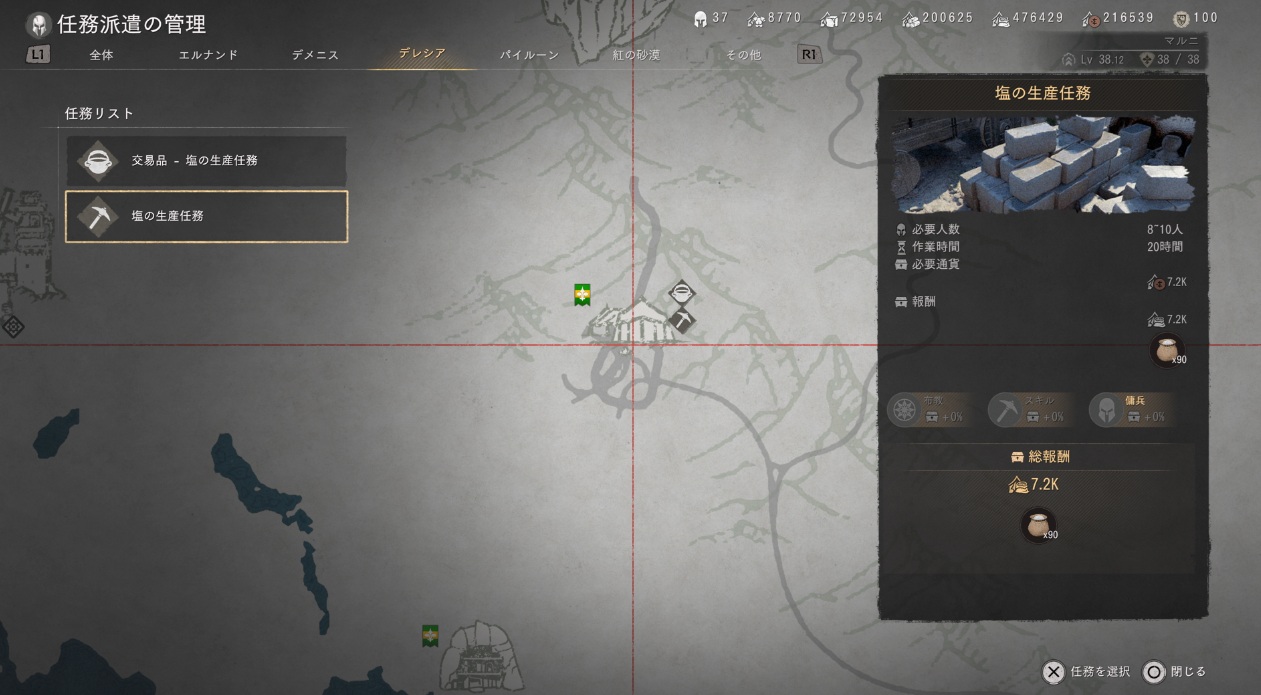1261x695 pixels.
Task: Choose the highlighted 塩の生産任務 list entry
Action: 207,216
